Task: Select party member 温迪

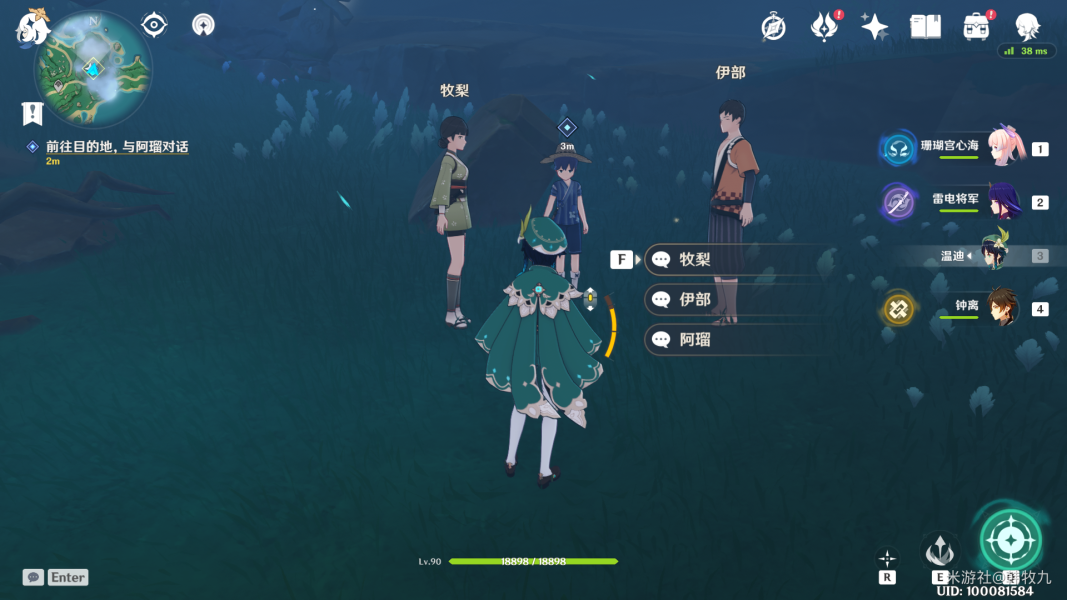Action: tap(994, 255)
